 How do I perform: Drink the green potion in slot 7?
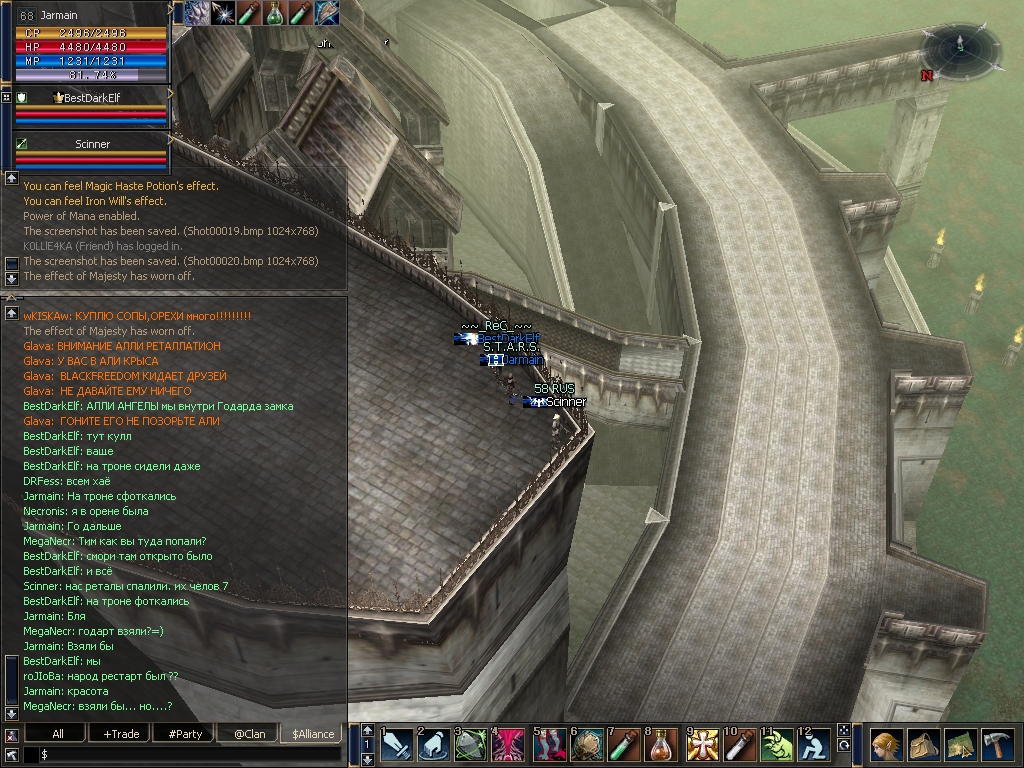click(625, 746)
